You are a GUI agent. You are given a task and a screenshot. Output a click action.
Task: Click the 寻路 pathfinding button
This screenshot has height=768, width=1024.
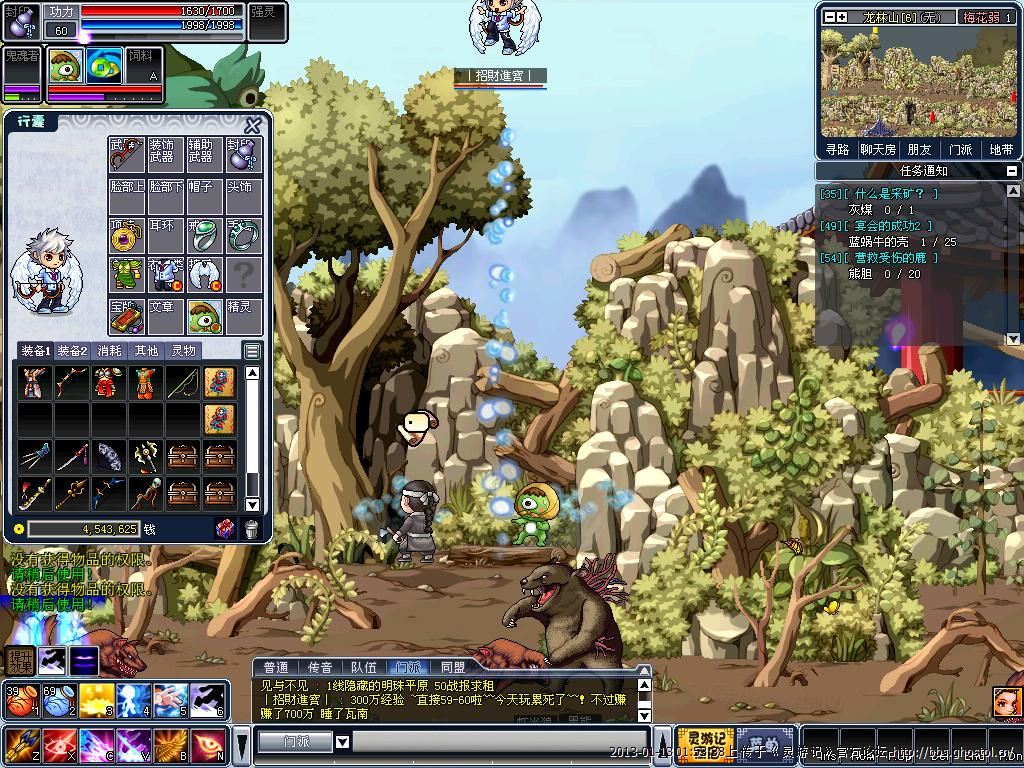837,149
